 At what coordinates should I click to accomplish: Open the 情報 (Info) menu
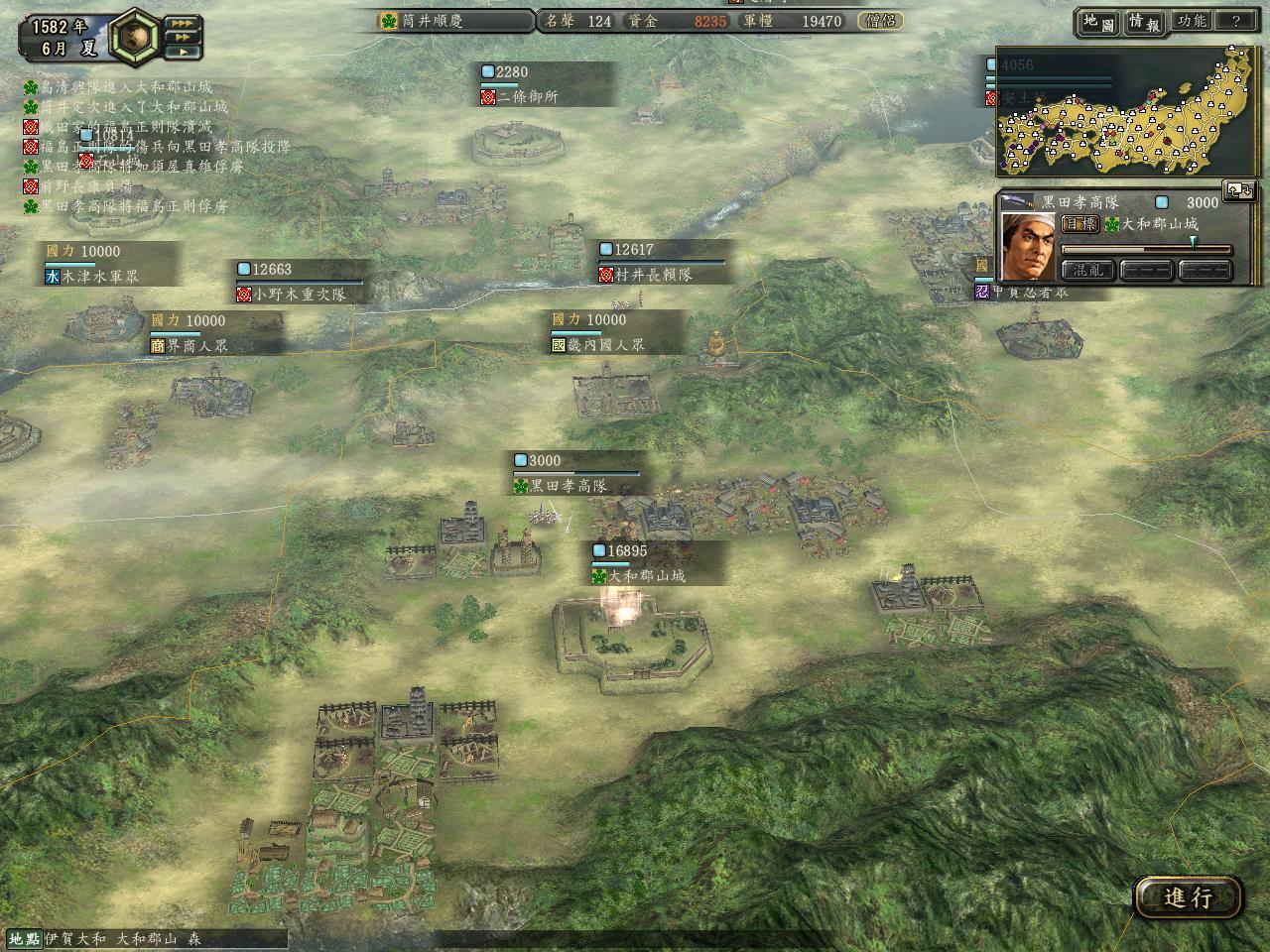[x=1144, y=22]
